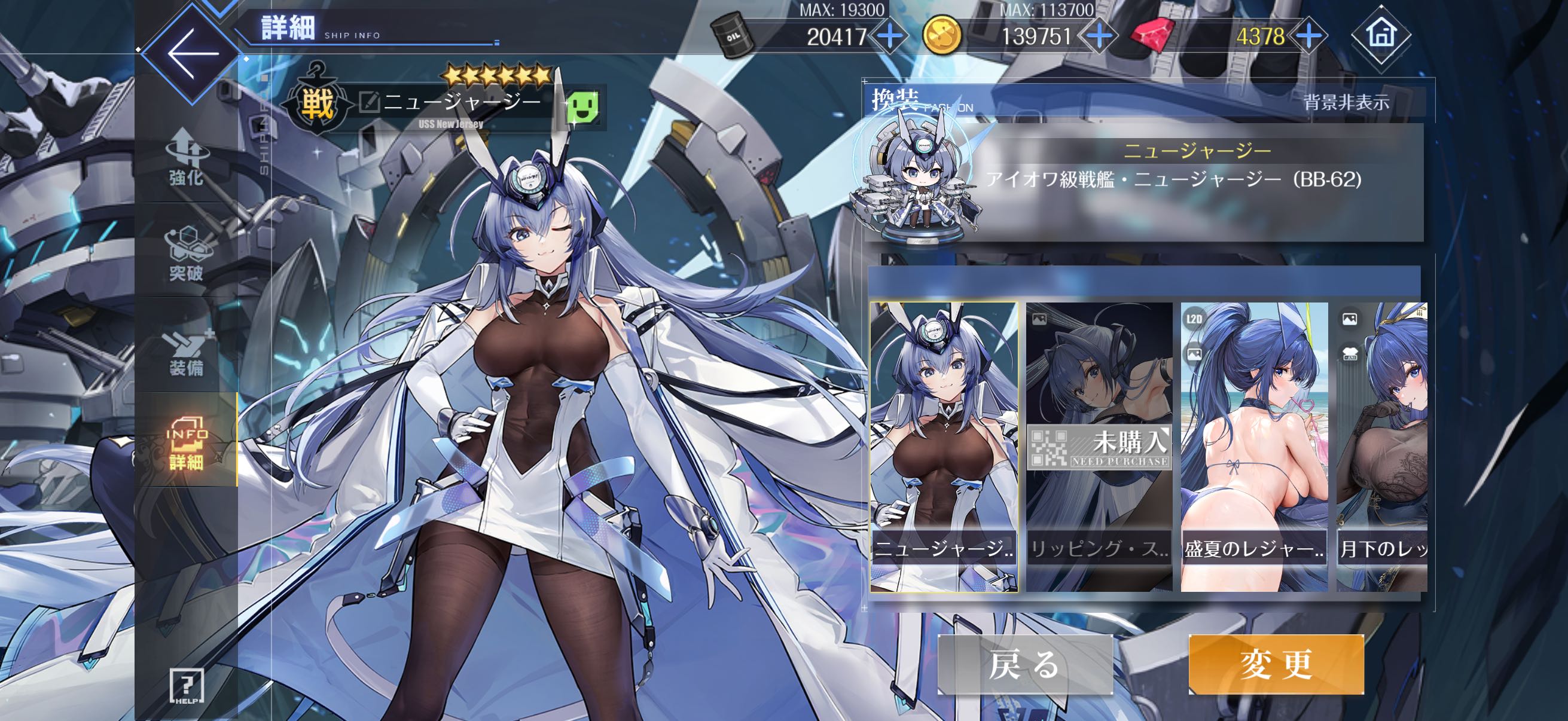Add more oil with the plus button
1568x721 pixels.
click(x=890, y=36)
